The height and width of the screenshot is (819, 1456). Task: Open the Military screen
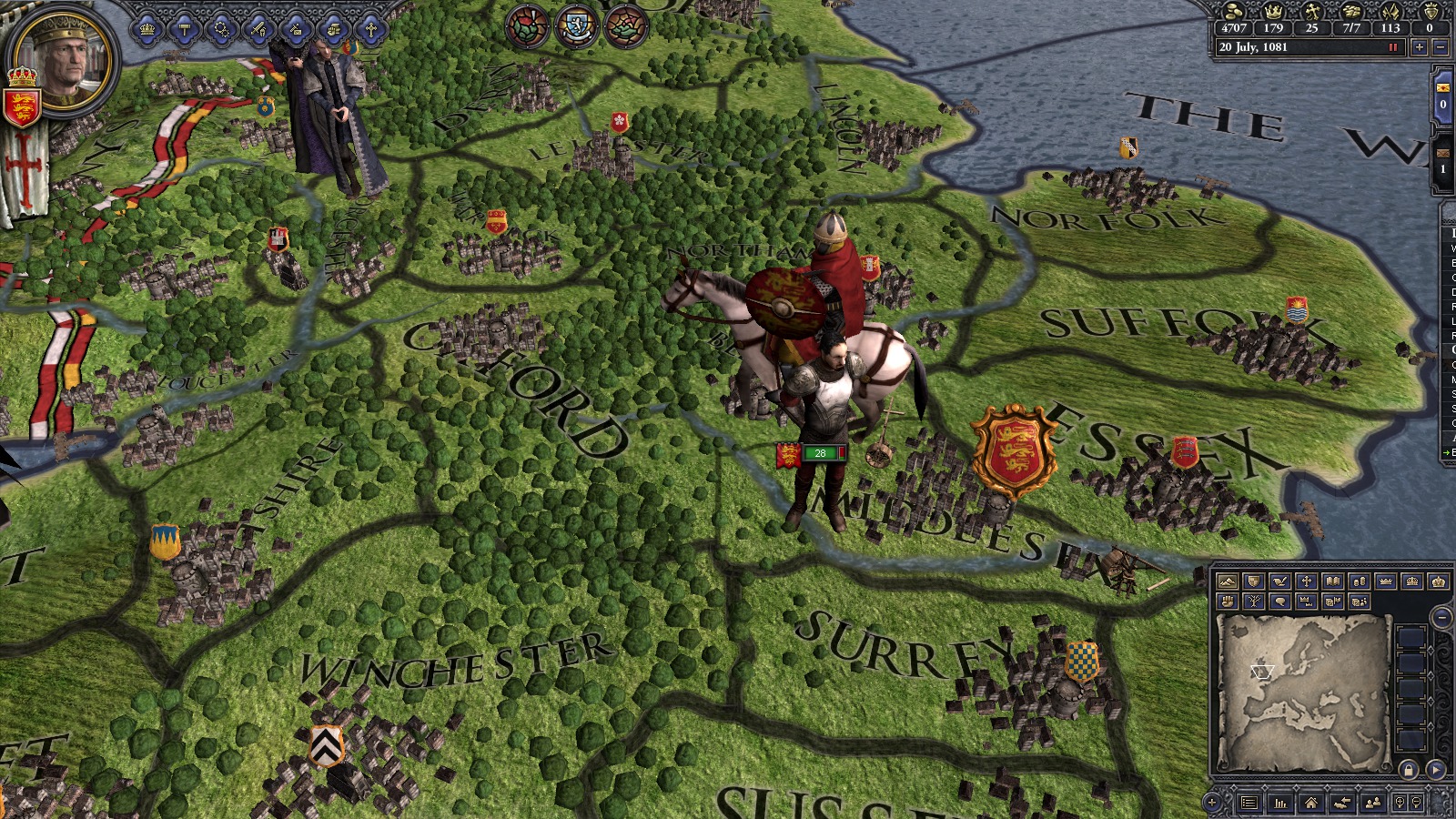[258, 30]
